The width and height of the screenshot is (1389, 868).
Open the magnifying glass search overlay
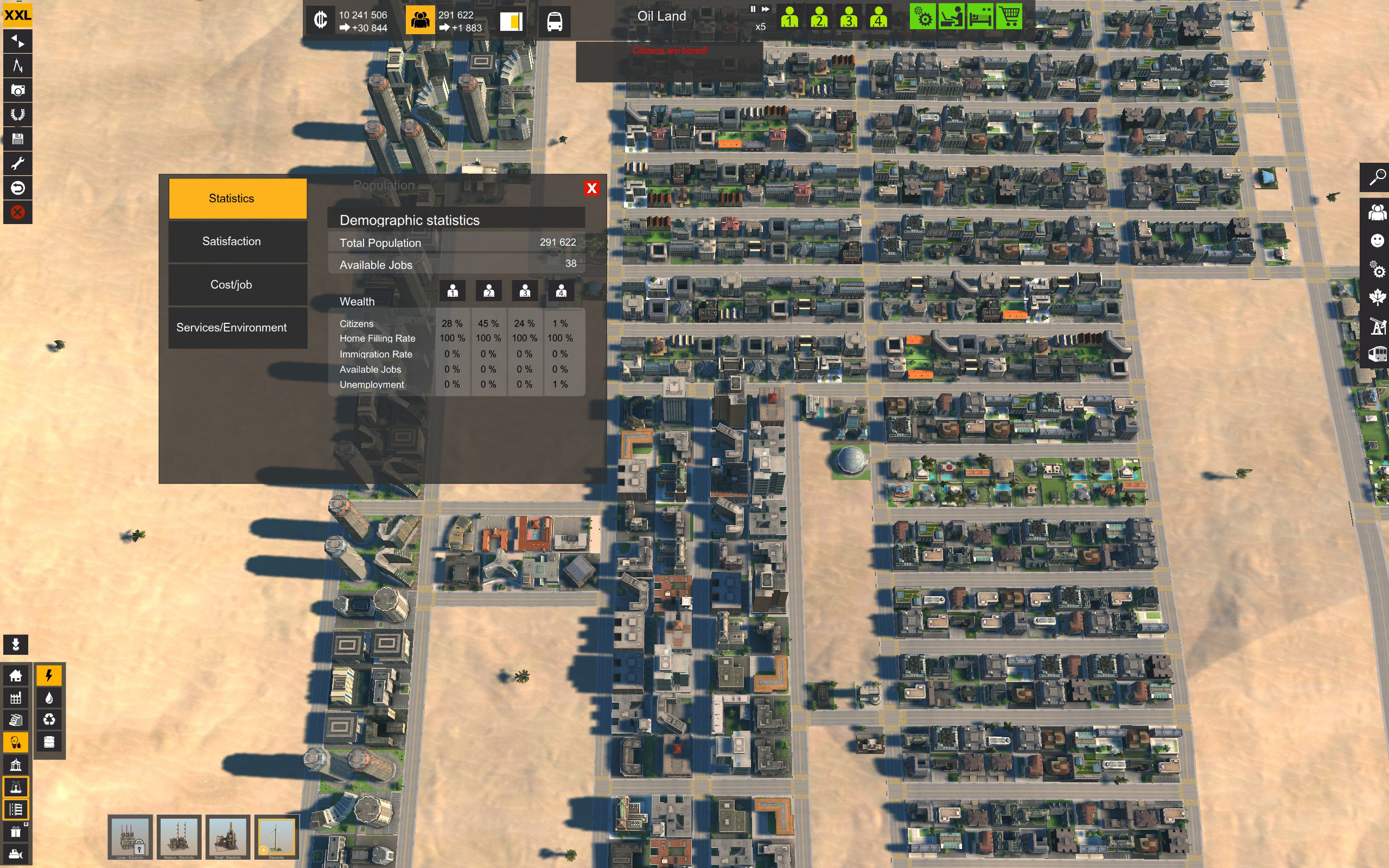coord(1377,177)
